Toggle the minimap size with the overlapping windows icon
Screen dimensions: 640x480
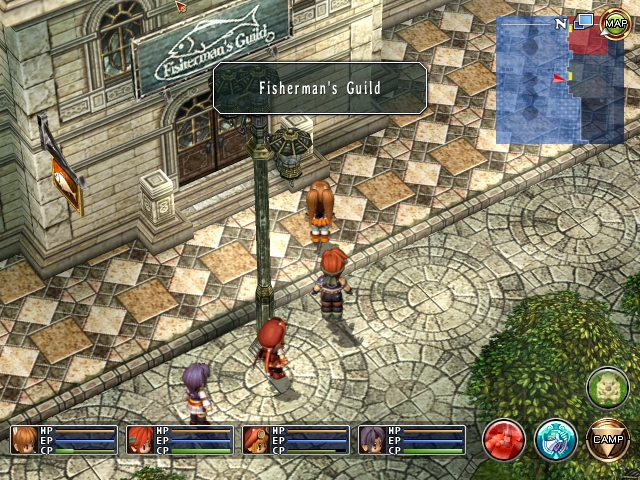click(582, 20)
